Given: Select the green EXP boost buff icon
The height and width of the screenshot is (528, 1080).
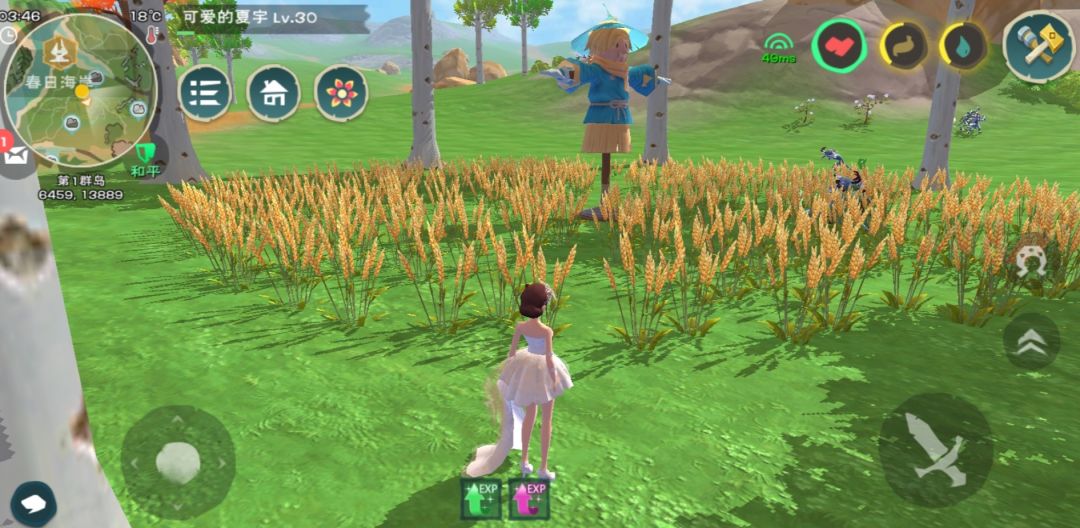Looking at the screenshot, I should 481,499.
